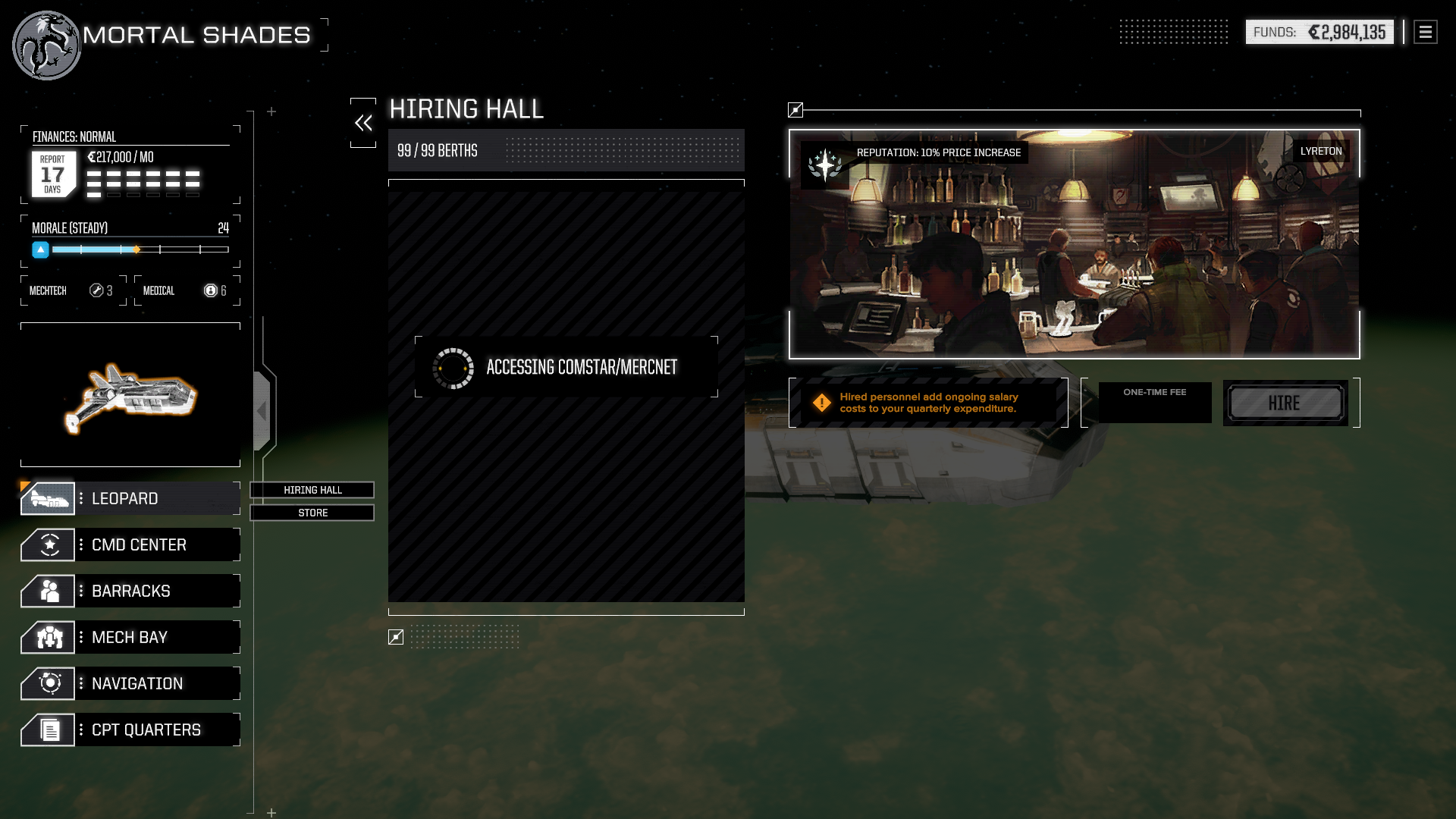Screen dimensions: 1456x819
Task: Open the expander below the MercNet panel
Action: [395, 638]
